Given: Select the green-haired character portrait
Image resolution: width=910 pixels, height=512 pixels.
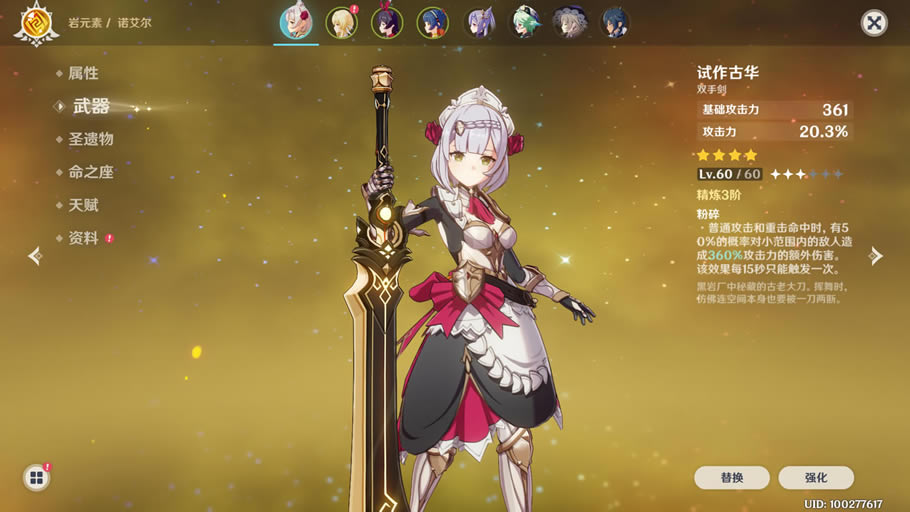Looking at the screenshot, I should (x=525, y=23).
